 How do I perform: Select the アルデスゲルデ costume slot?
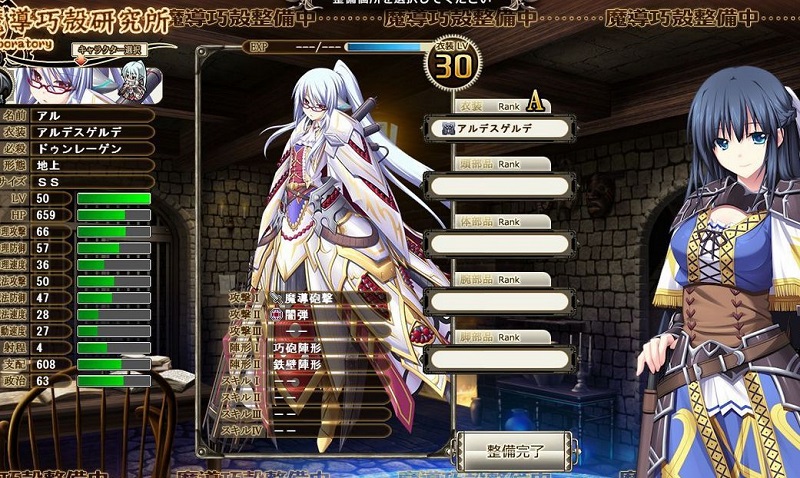(x=499, y=128)
